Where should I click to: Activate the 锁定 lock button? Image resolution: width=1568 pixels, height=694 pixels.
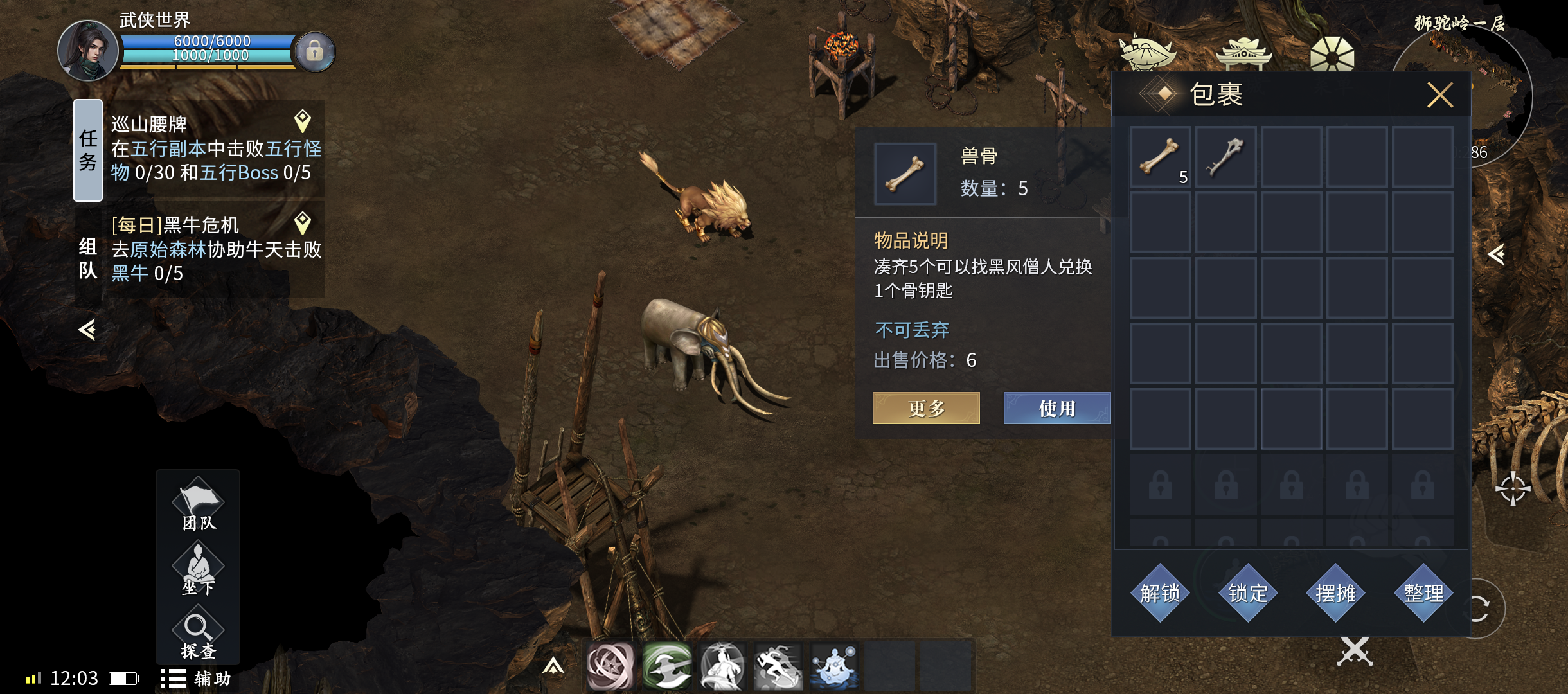click(x=1248, y=592)
